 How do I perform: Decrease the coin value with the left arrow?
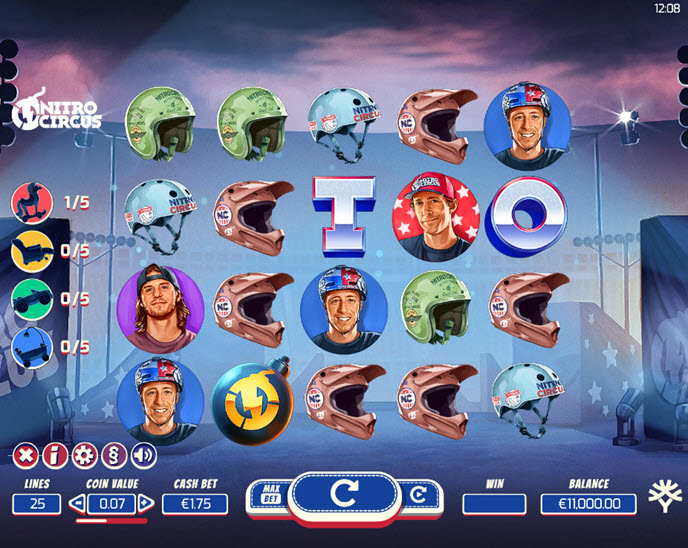coord(78,504)
